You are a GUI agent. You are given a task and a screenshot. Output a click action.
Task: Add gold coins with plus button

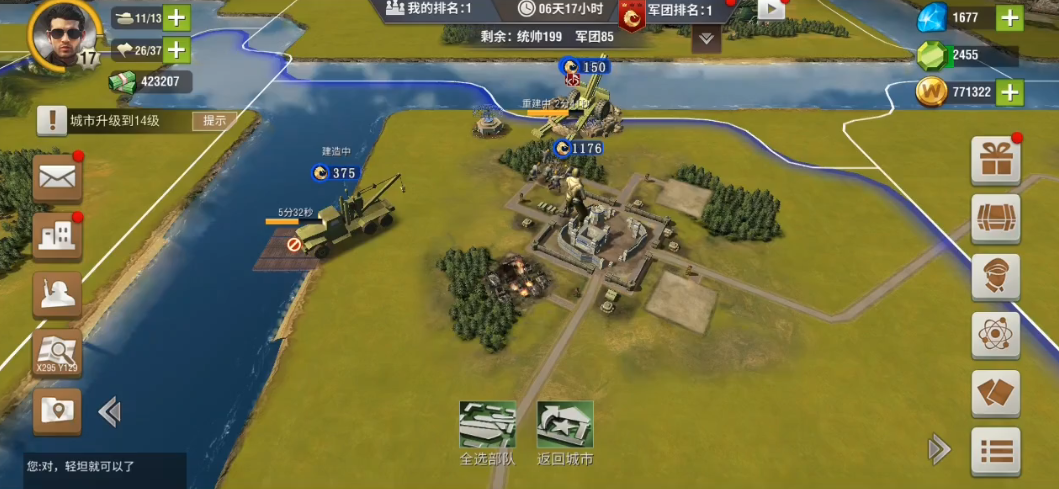1010,92
